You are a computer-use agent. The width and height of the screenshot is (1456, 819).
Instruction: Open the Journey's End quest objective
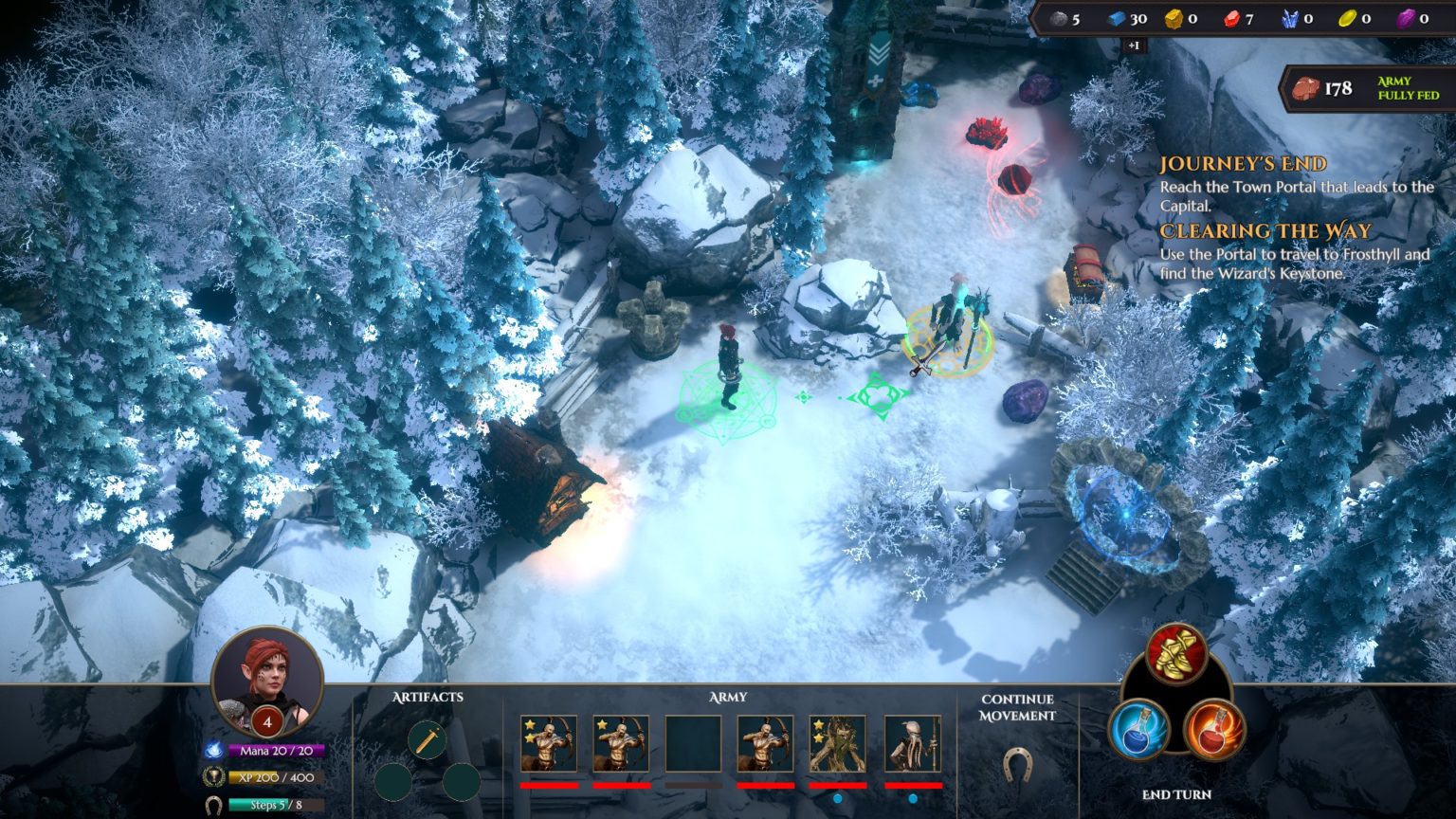(1243, 164)
